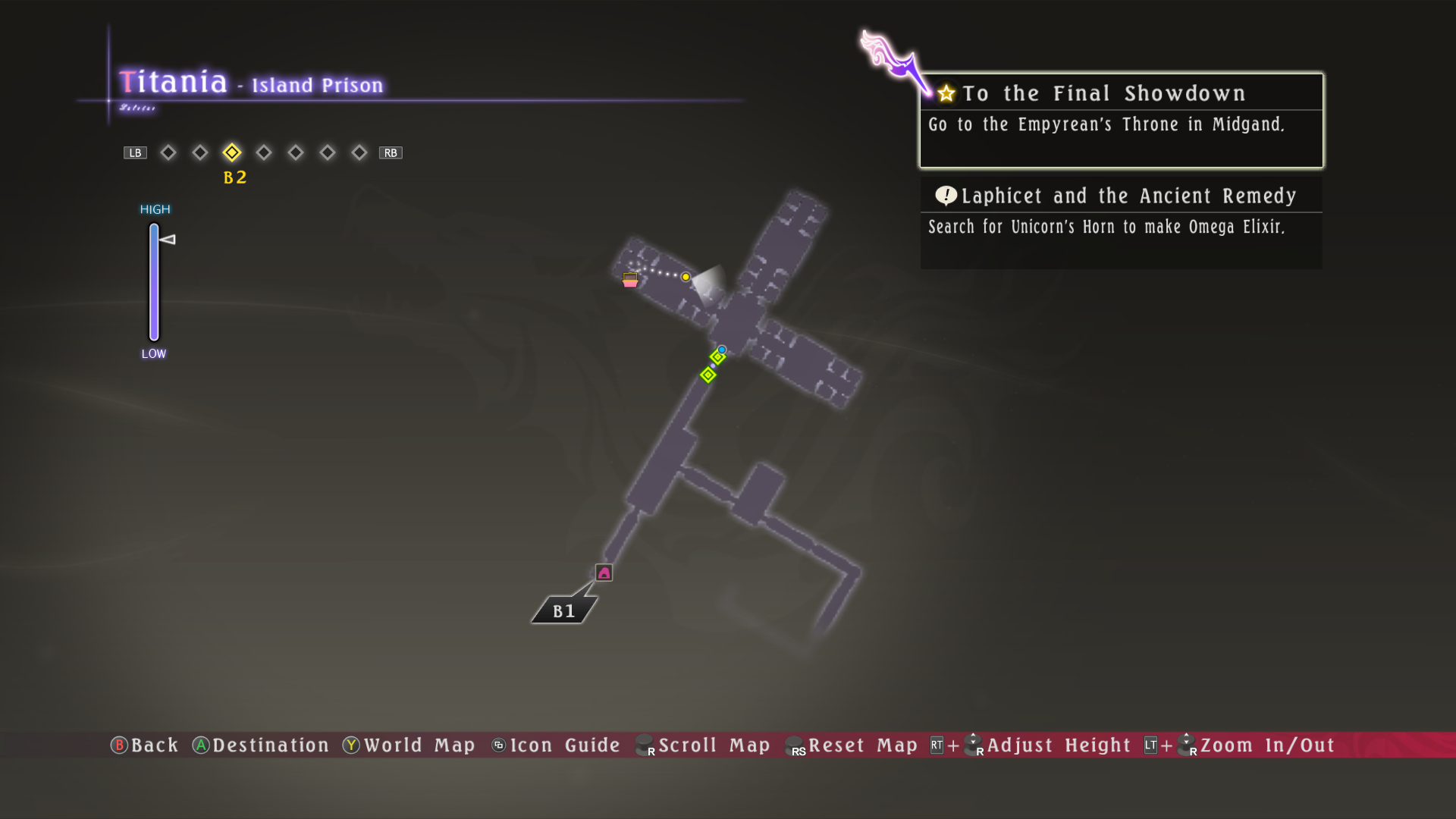This screenshot has height=819, width=1456.
Task: Select the B1 floor exit label
Action: [x=563, y=610]
